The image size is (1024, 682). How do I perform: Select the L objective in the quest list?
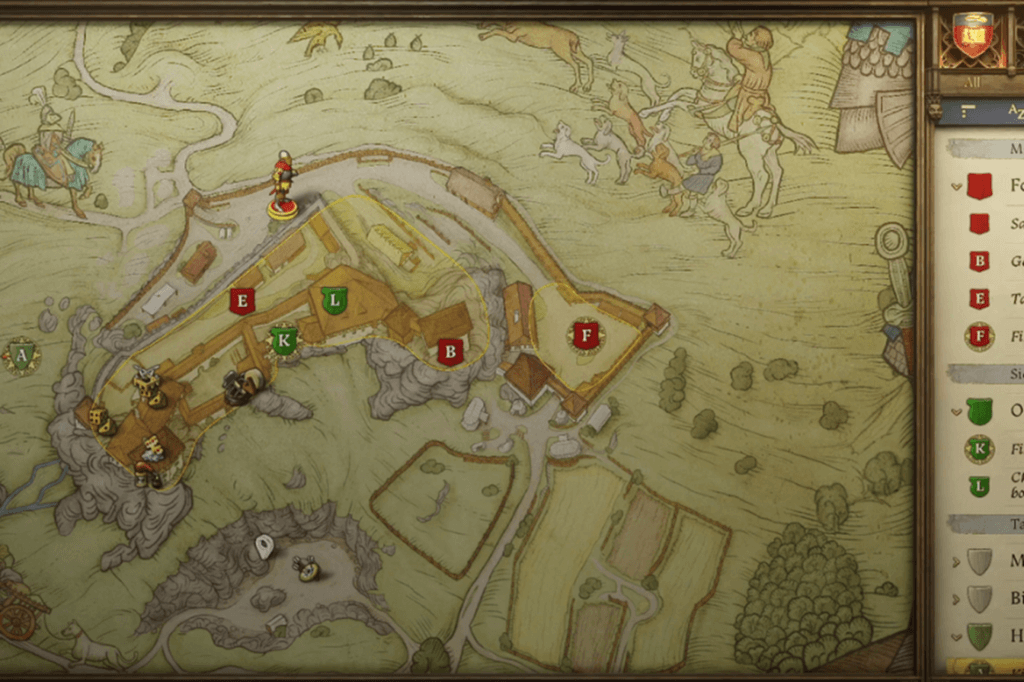point(979,487)
